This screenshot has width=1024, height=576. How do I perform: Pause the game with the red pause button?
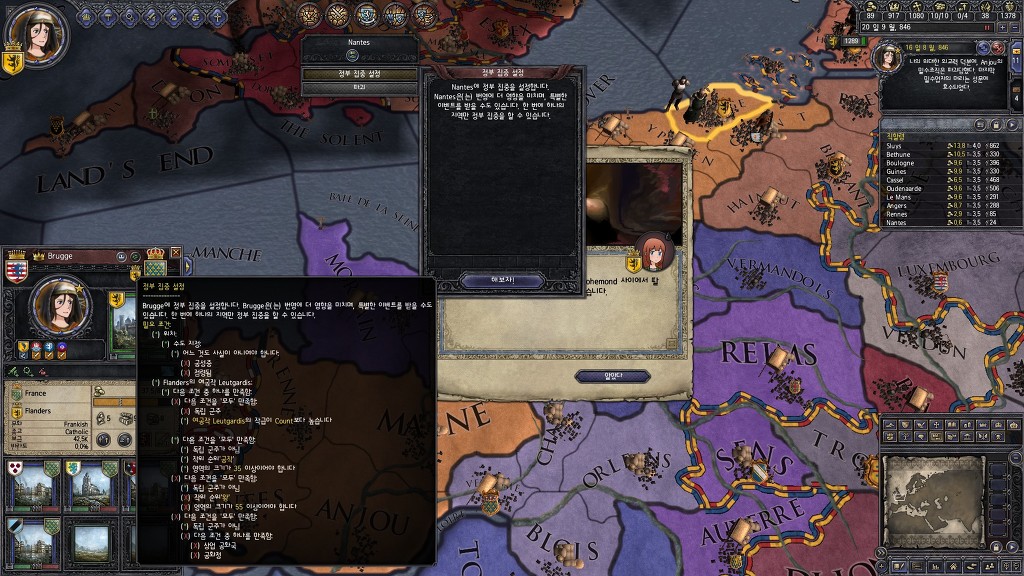(x=987, y=27)
